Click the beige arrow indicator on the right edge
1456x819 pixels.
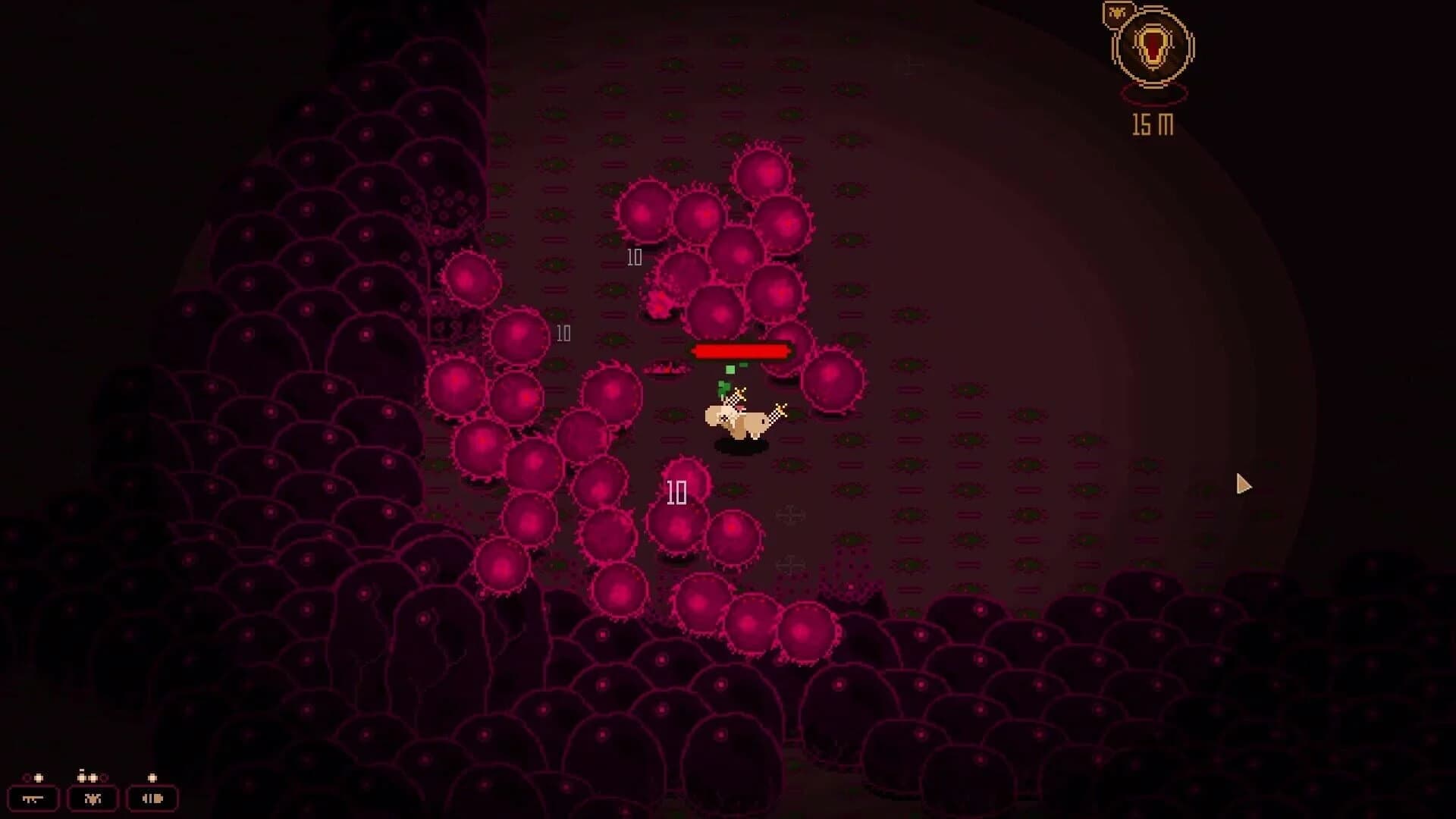click(x=1244, y=483)
